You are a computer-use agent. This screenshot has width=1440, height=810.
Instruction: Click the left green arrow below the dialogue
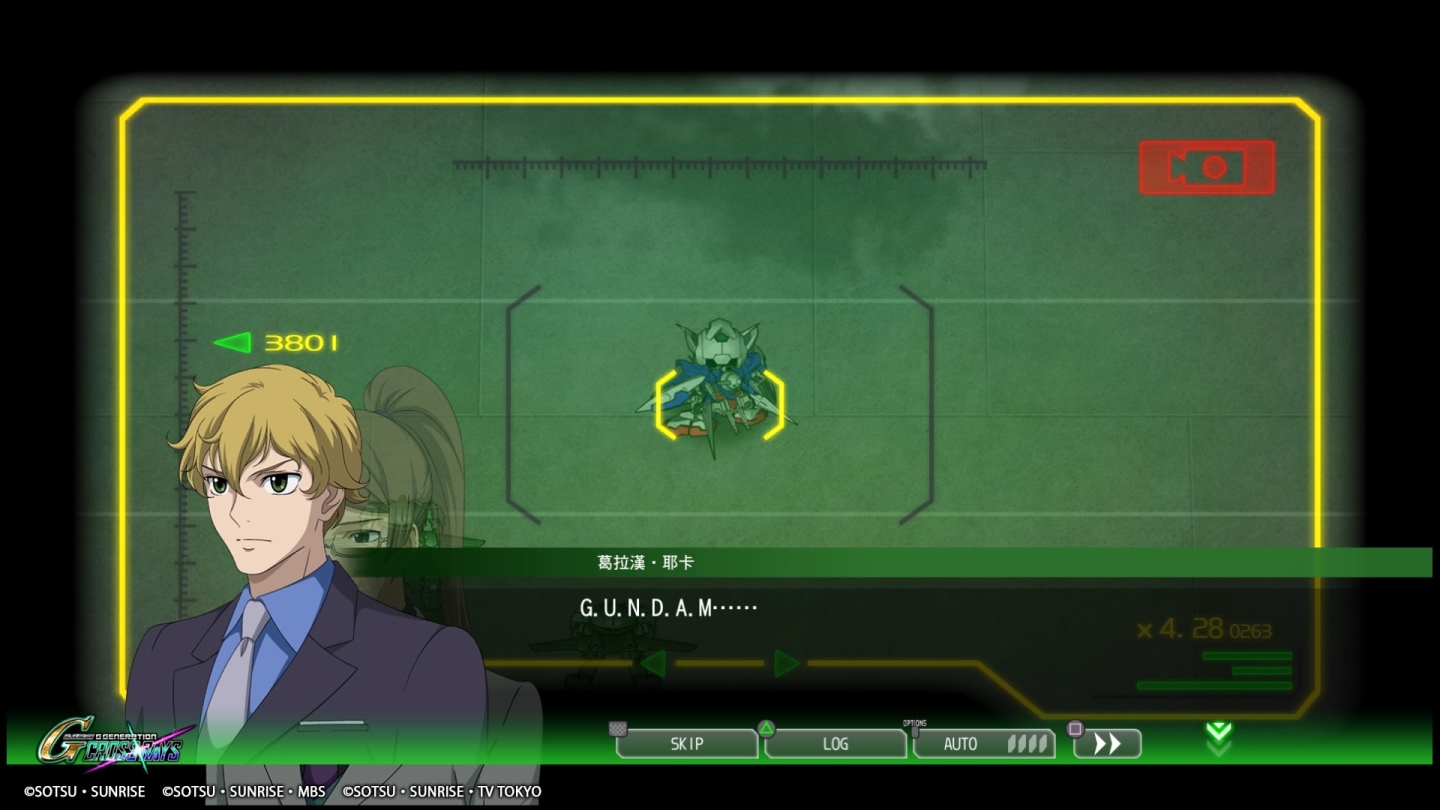[655, 663]
